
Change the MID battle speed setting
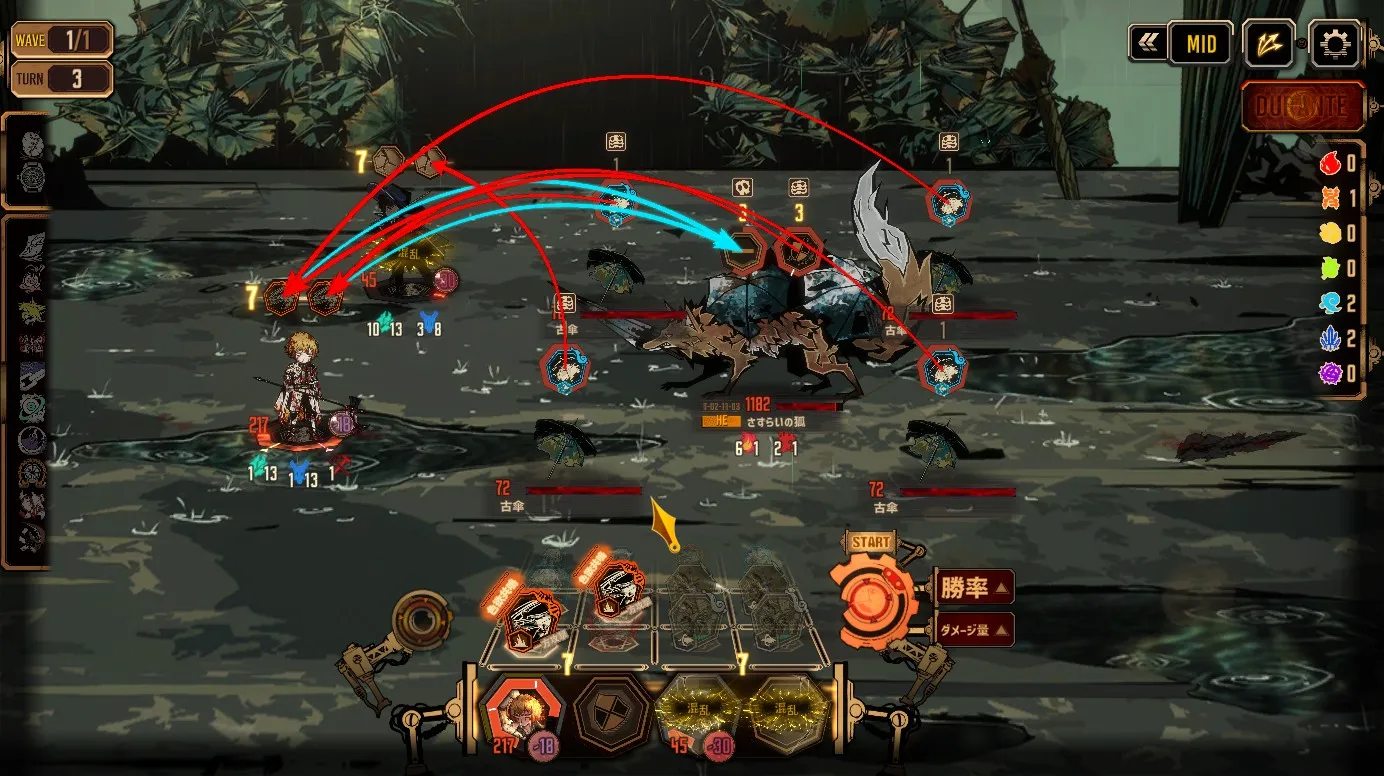click(1200, 44)
